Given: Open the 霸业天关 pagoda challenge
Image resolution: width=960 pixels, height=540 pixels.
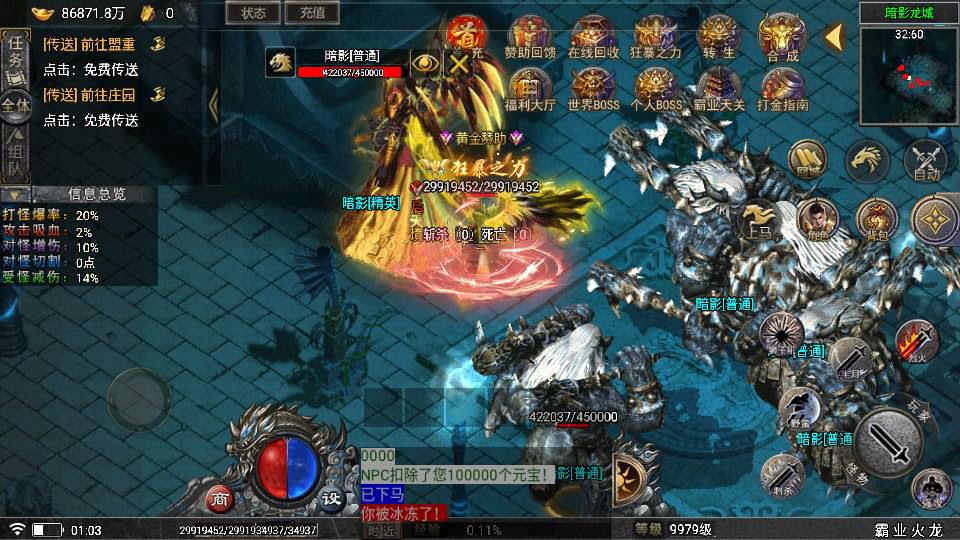Looking at the screenshot, I should tap(719, 88).
